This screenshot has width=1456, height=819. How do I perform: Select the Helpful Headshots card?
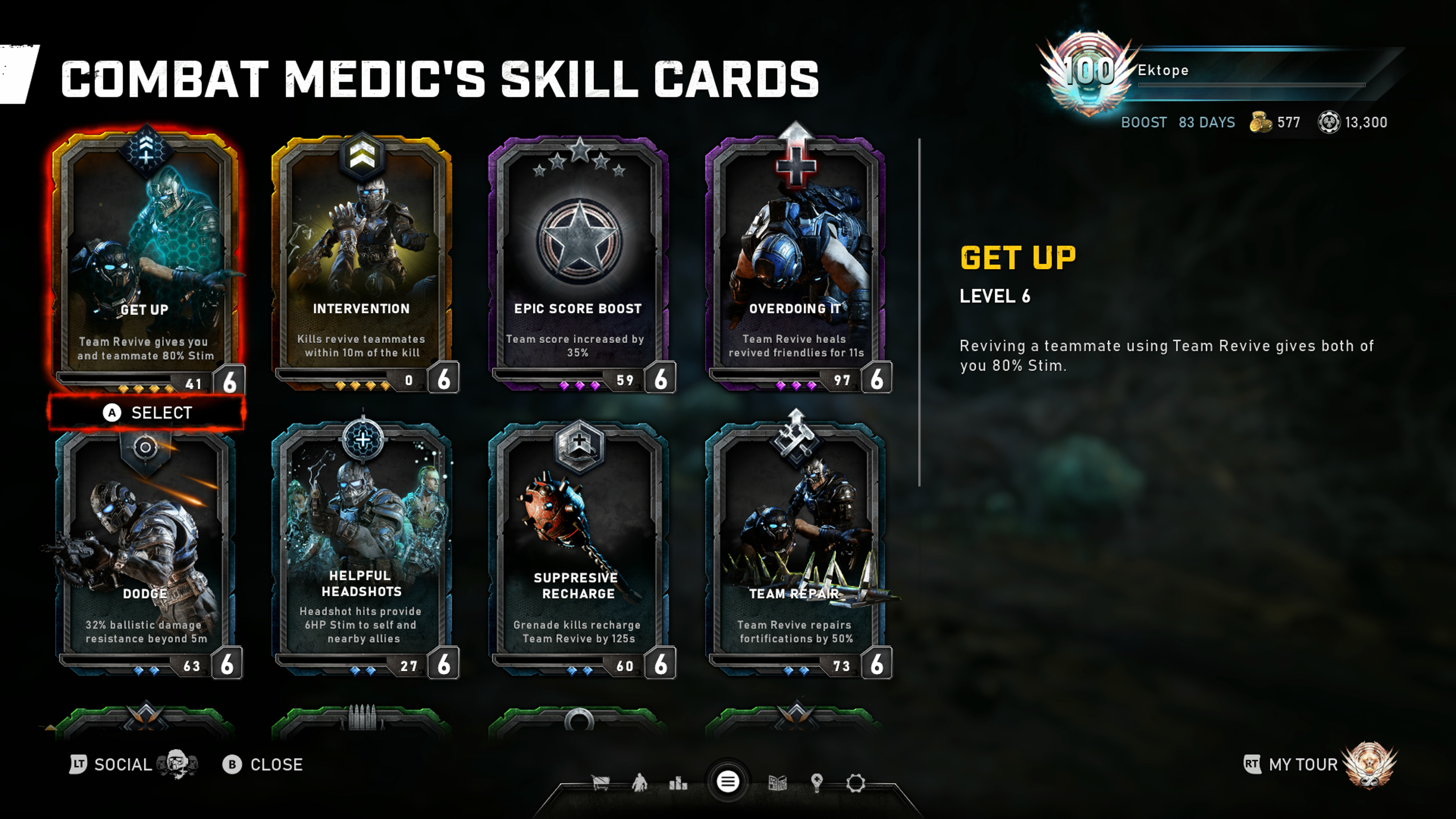(362, 548)
